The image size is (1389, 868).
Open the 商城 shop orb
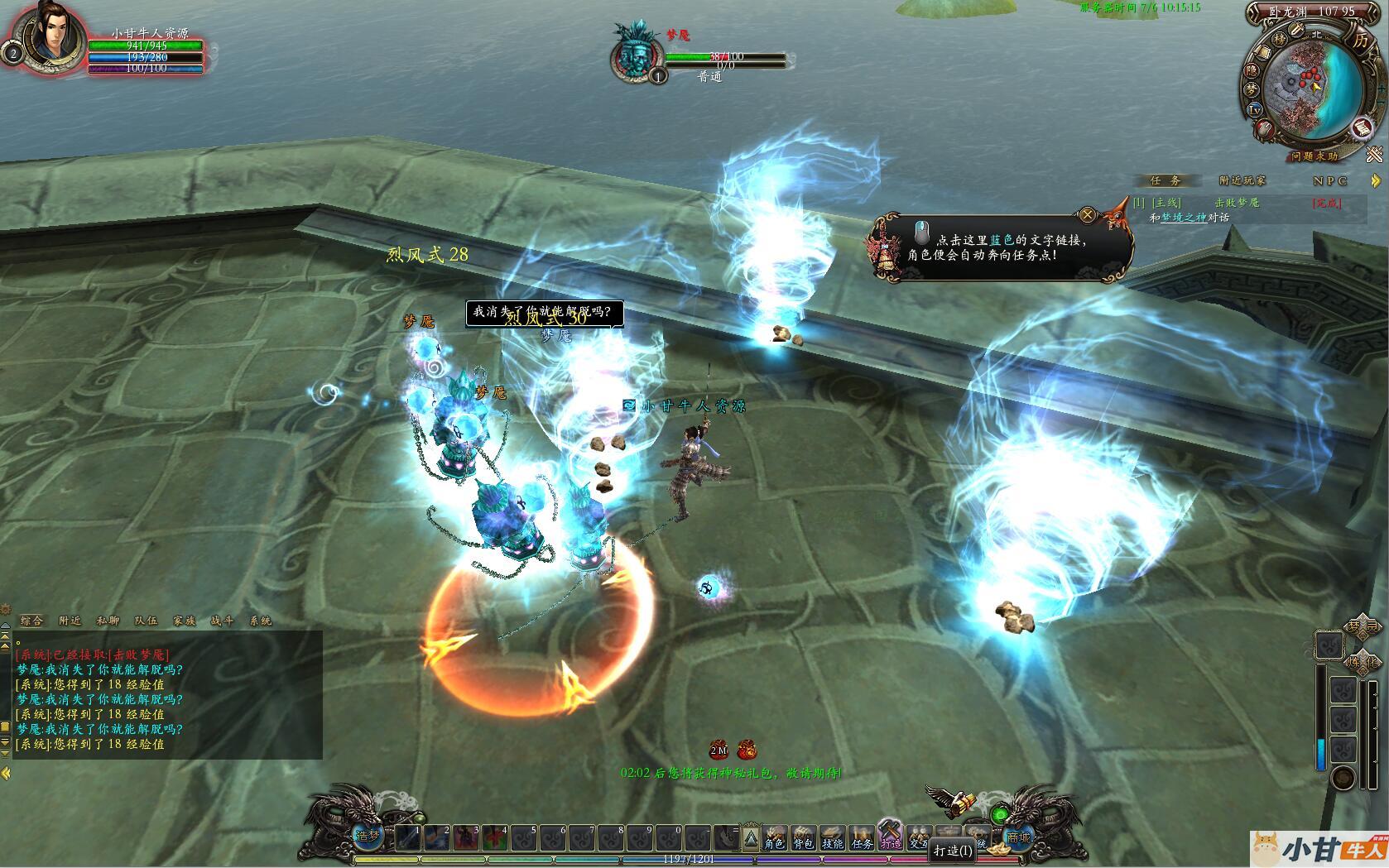(1020, 837)
